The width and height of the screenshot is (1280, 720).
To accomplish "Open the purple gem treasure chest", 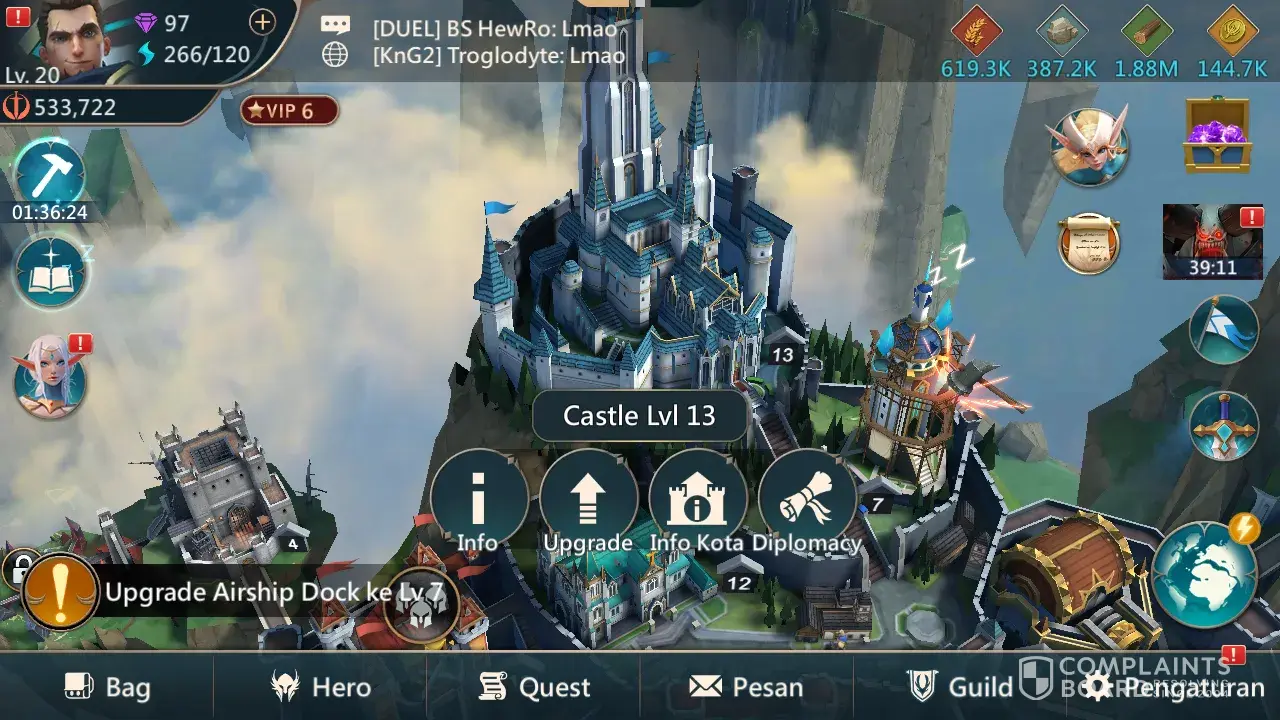I will click(x=1215, y=135).
